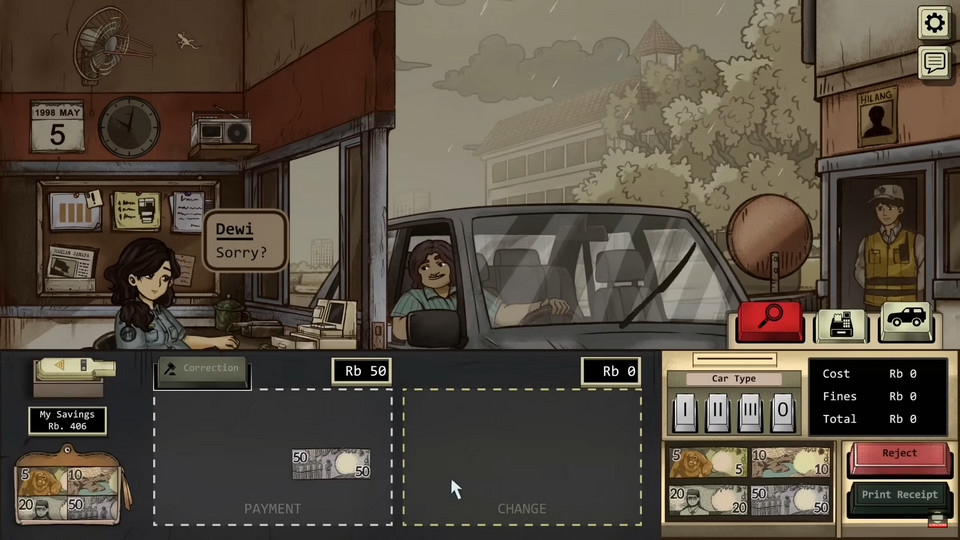The width and height of the screenshot is (960, 540).
Task: Select the 50 banknote in the payment area
Action: point(331,464)
